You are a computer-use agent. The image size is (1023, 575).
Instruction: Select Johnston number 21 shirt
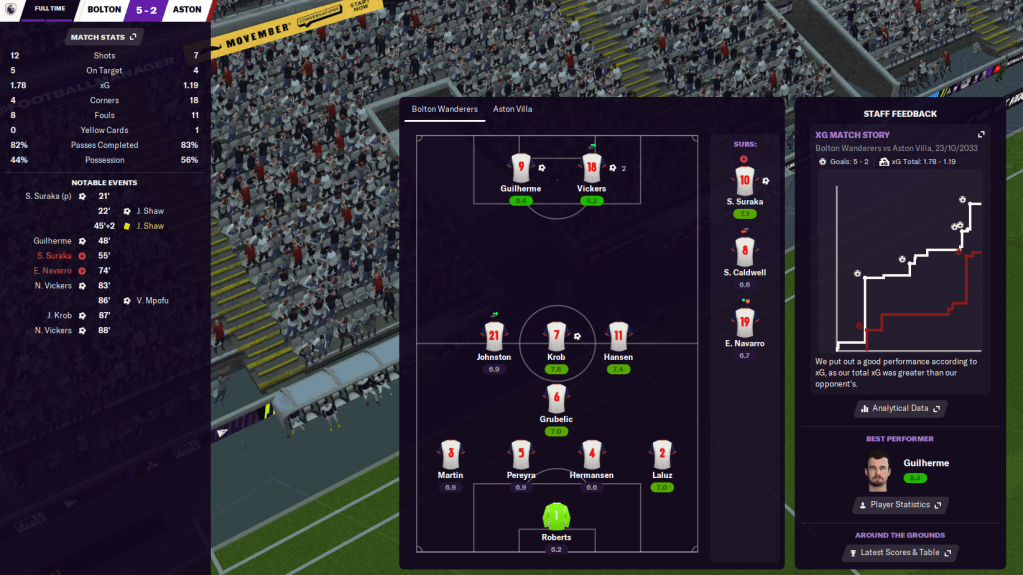pos(493,336)
